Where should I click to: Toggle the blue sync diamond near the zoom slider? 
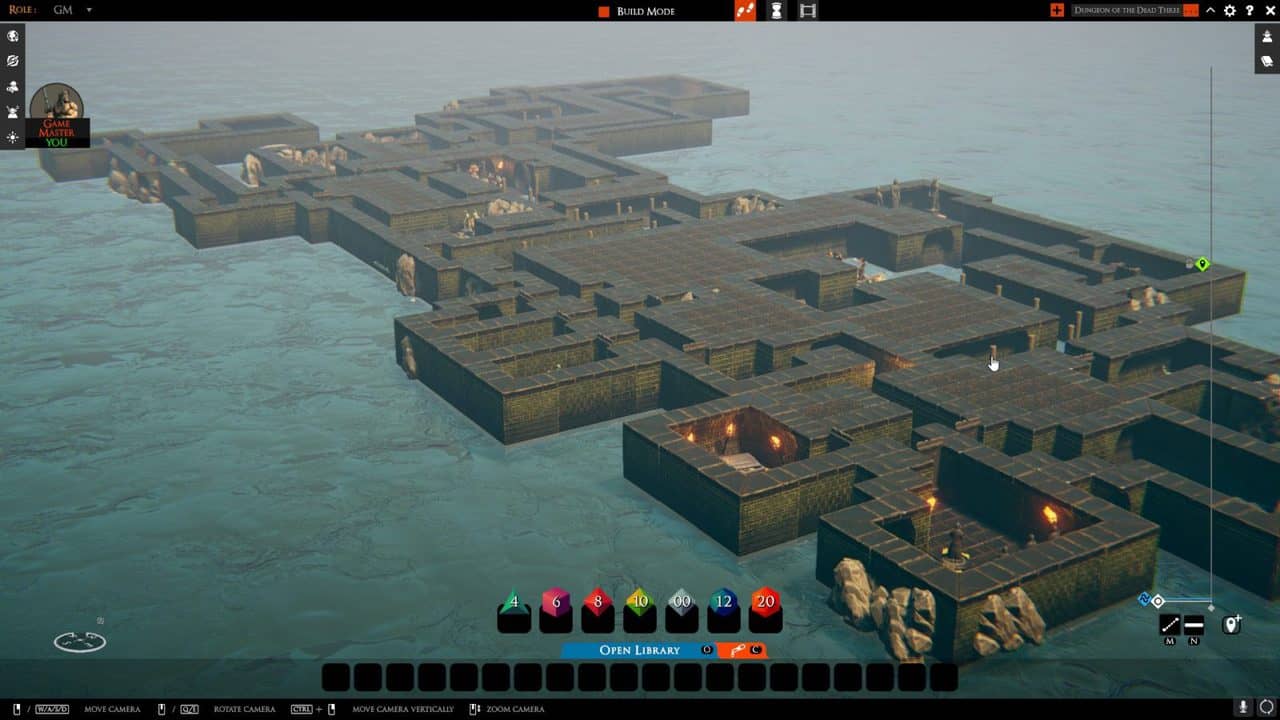(x=1145, y=599)
